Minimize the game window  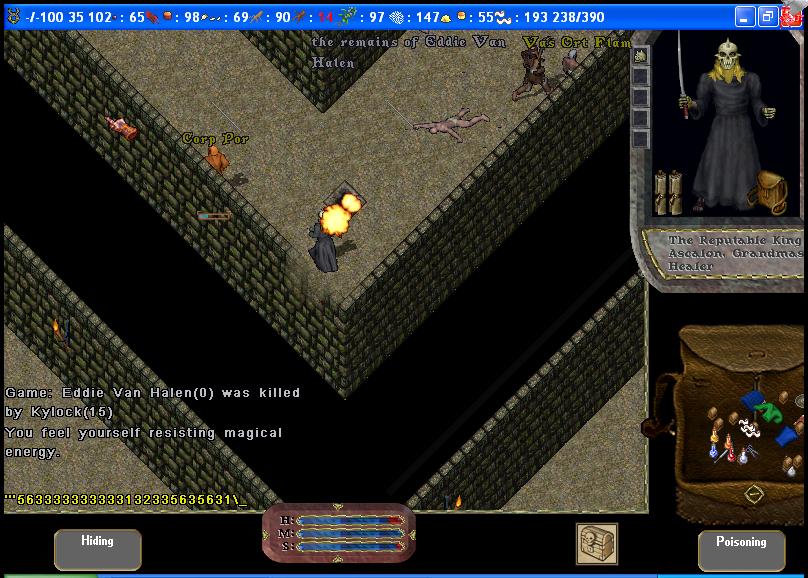click(x=745, y=17)
